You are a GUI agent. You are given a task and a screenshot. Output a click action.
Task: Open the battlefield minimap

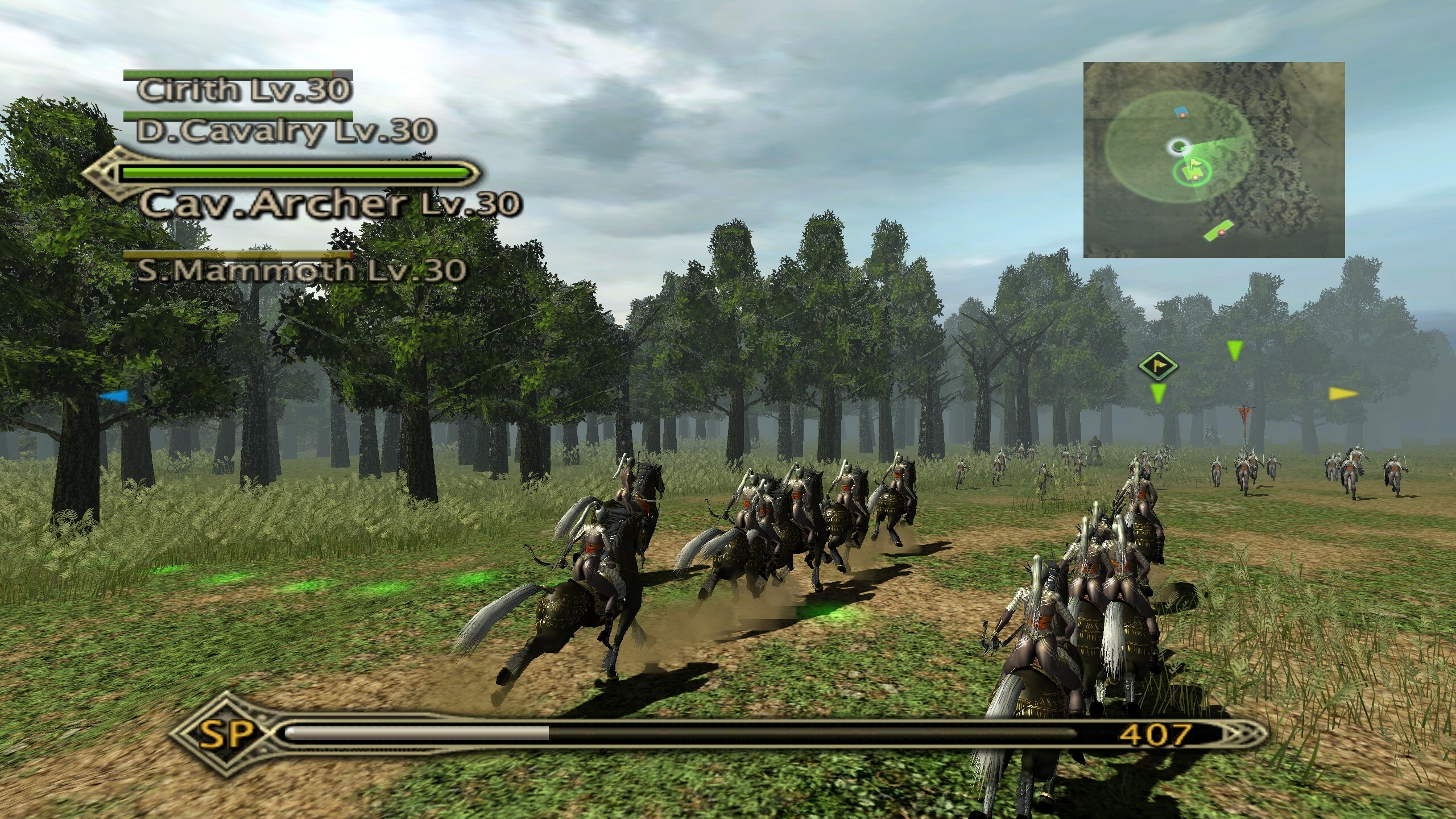click(x=1214, y=160)
